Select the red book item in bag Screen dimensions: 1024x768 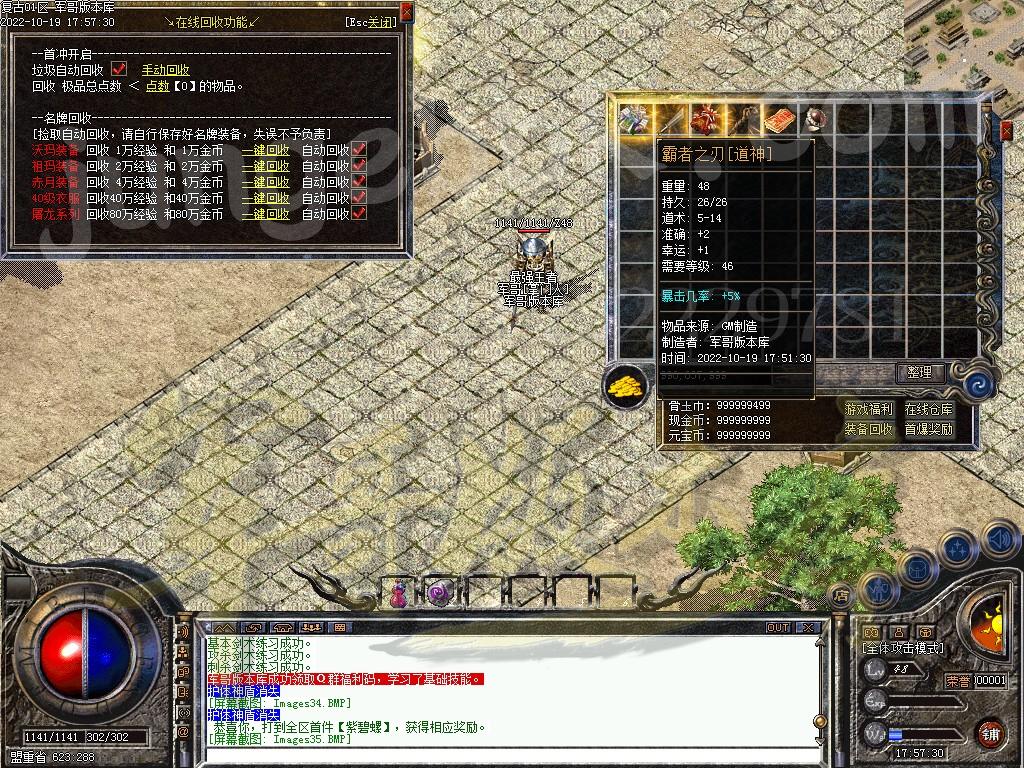[x=779, y=120]
